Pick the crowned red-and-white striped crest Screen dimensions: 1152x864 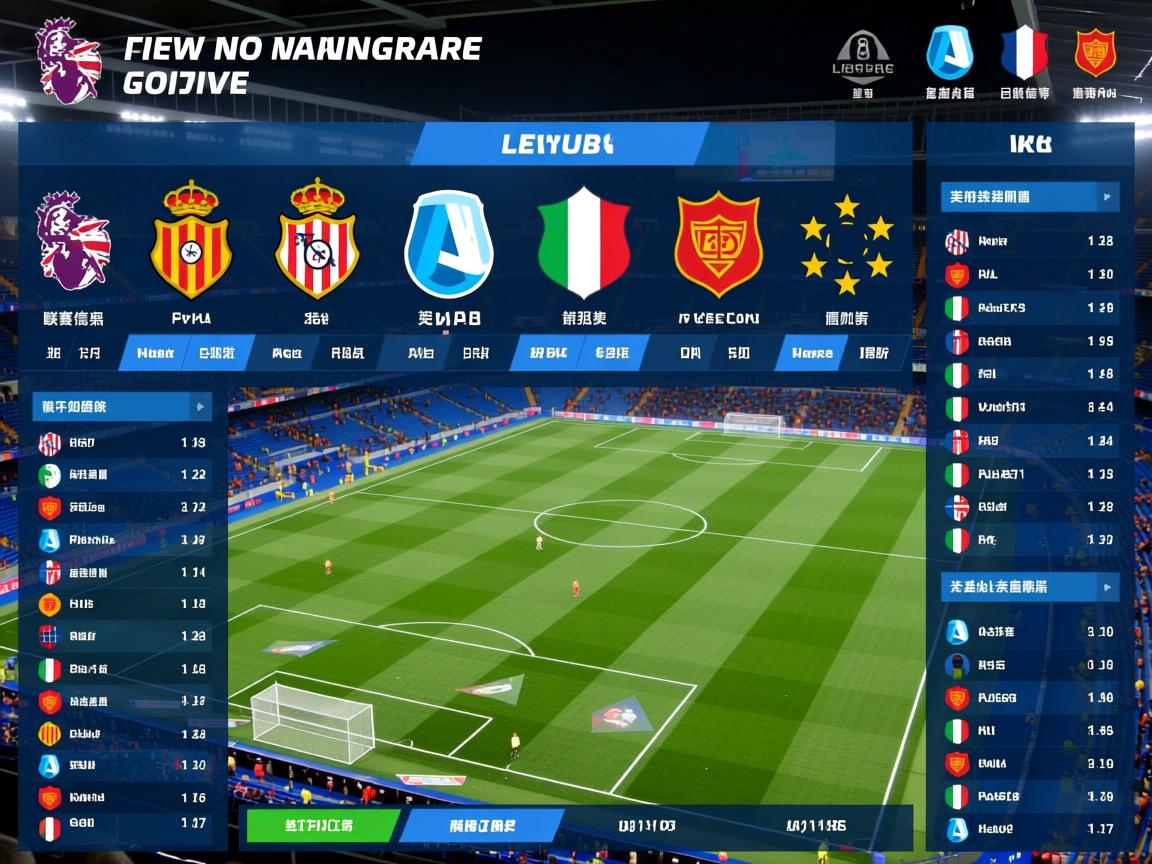coord(317,239)
